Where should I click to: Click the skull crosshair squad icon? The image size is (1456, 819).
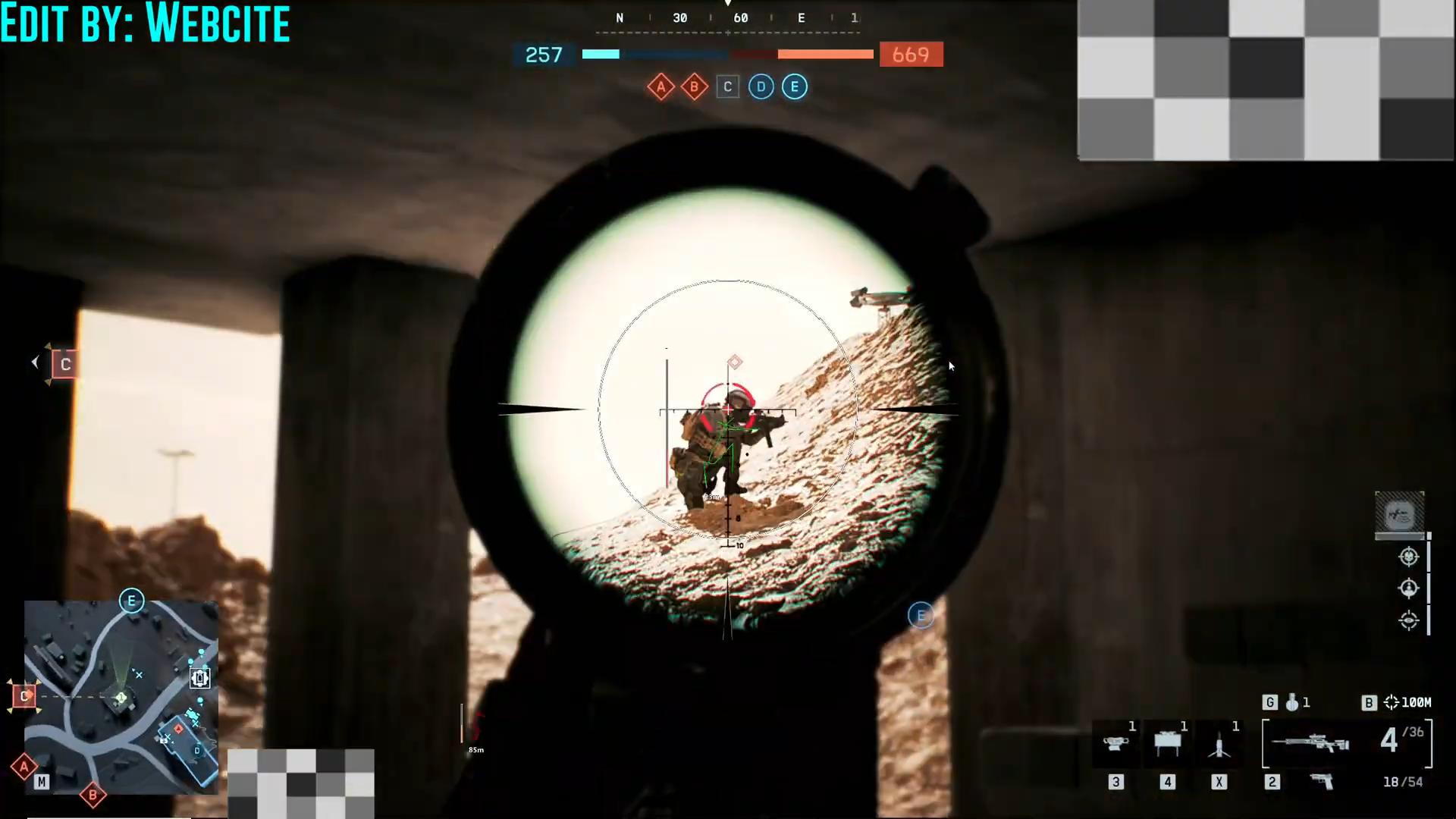coord(1408,557)
